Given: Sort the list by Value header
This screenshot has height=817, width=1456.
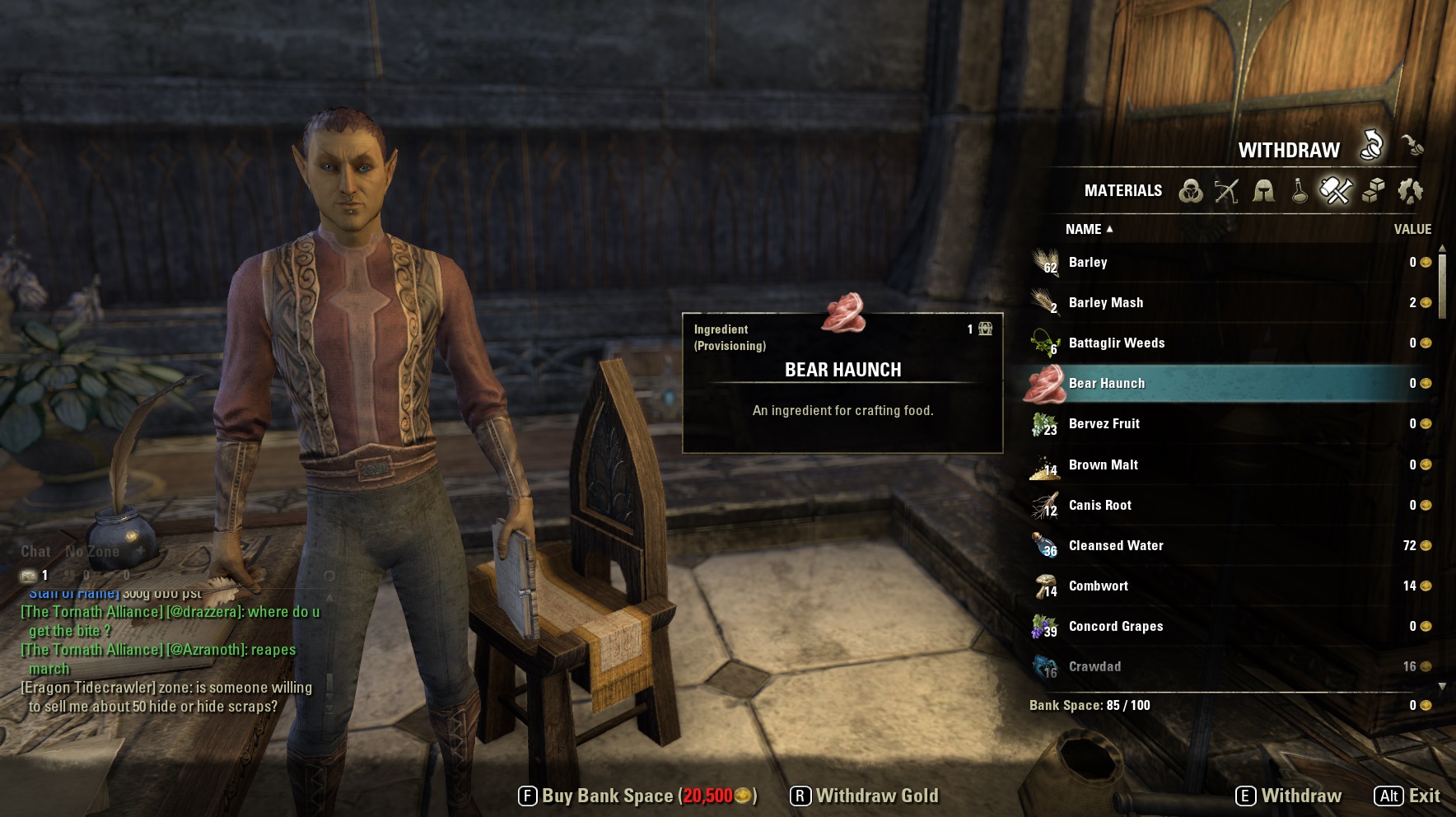Looking at the screenshot, I should pyautogui.click(x=1412, y=229).
